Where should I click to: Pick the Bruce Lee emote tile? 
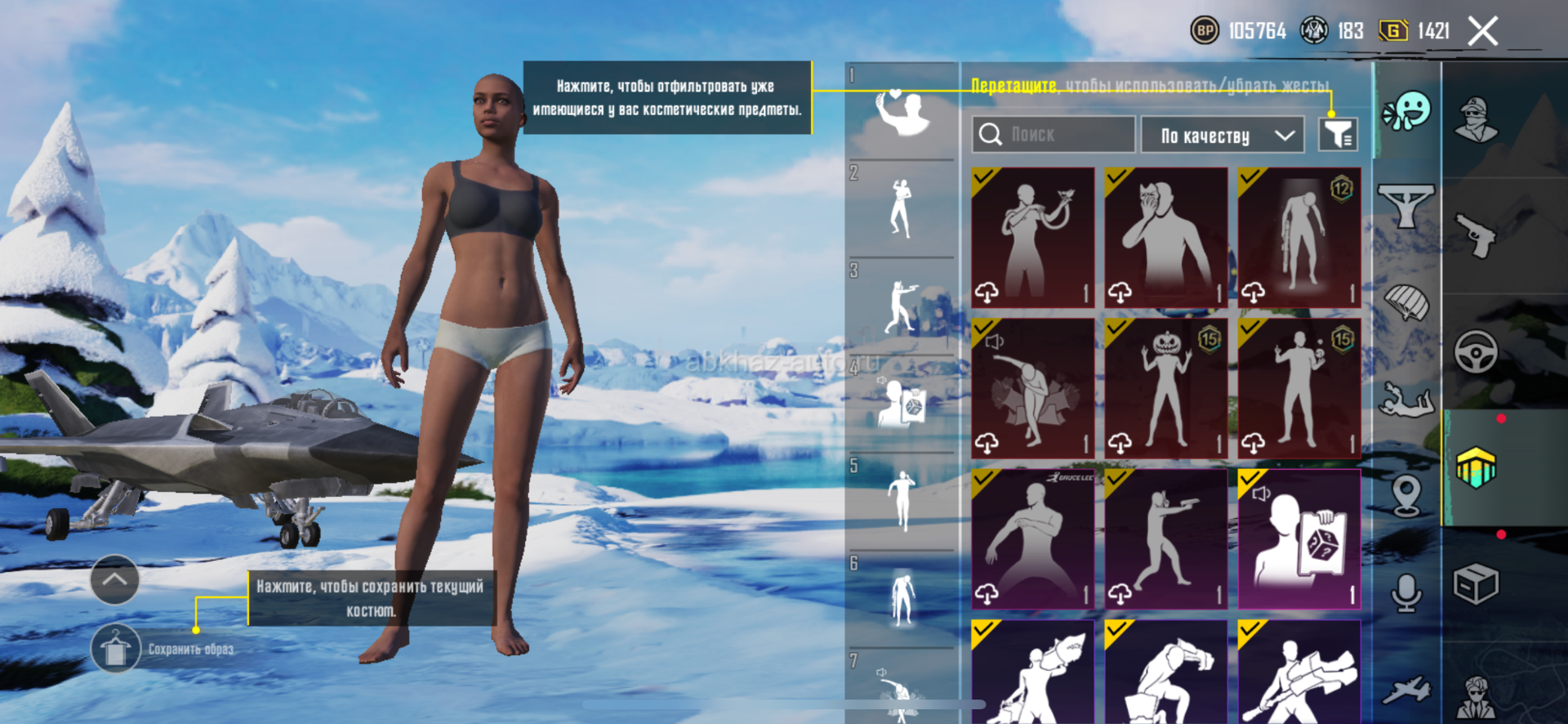1033,539
